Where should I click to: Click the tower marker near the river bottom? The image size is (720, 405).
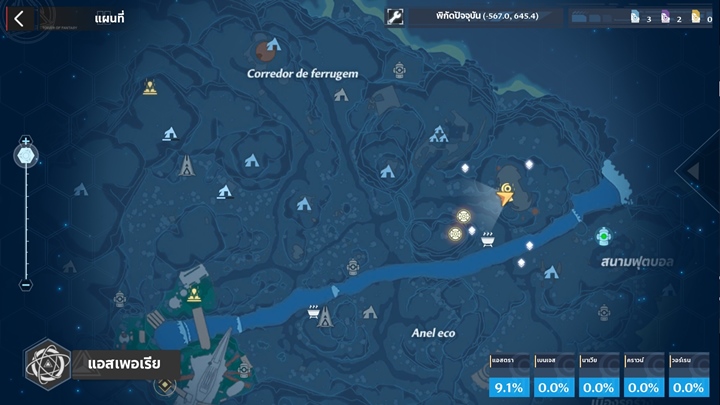324,318
